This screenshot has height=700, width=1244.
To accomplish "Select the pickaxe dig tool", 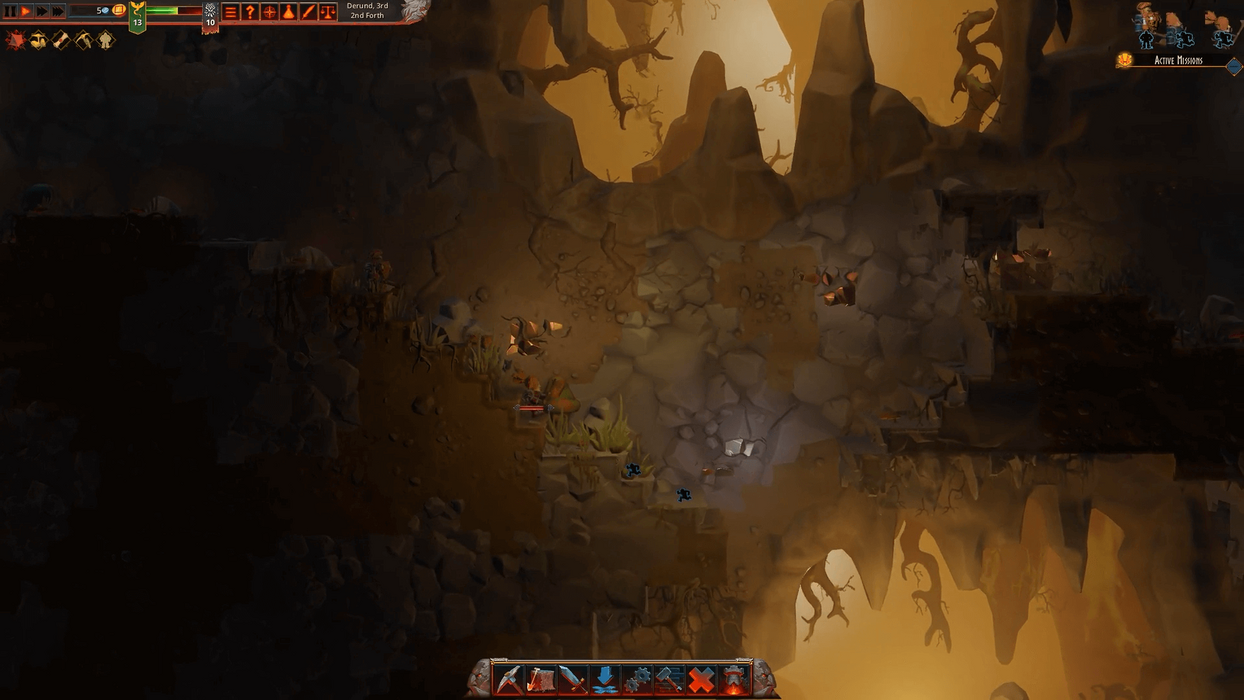I will [x=509, y=679].
